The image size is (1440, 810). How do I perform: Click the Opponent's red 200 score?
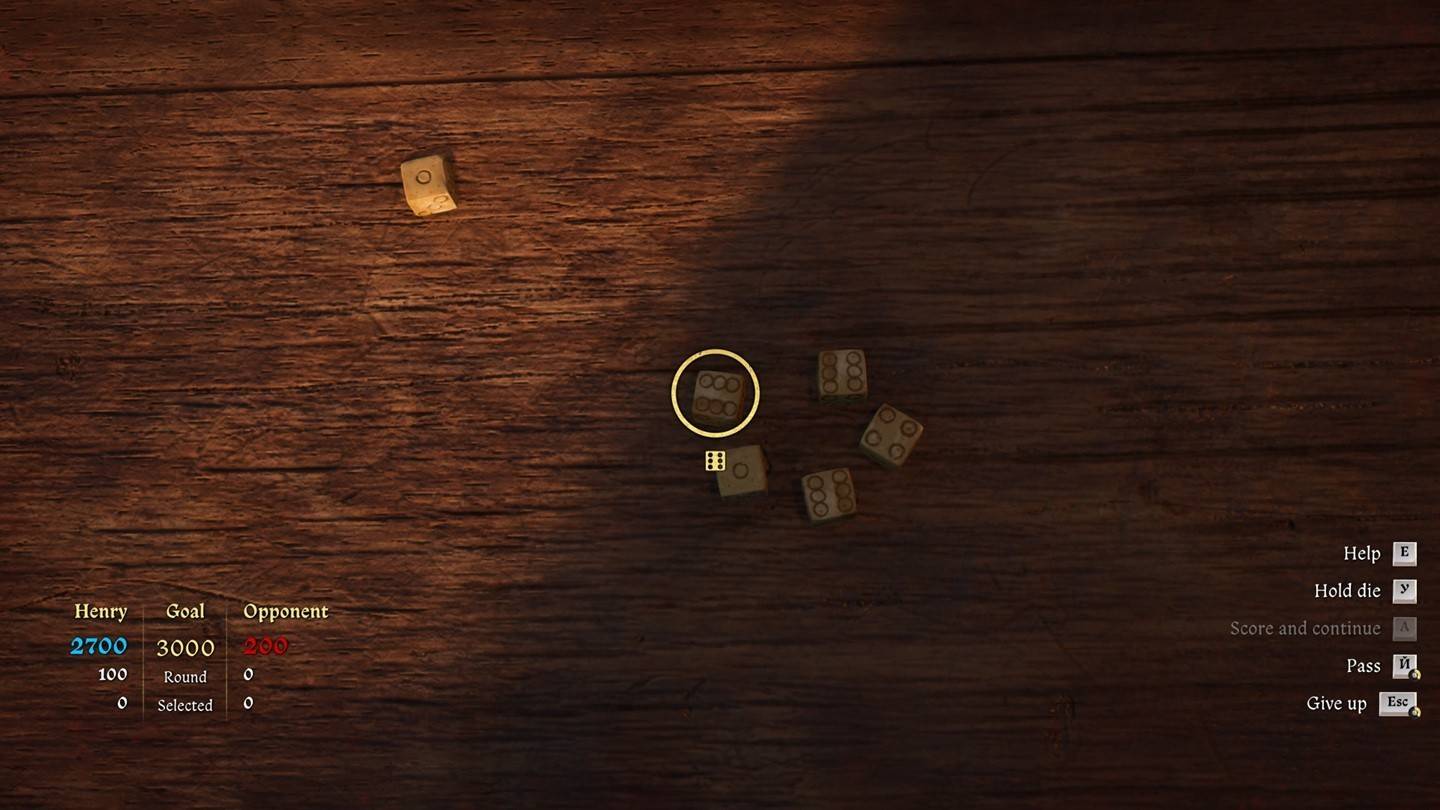264,646
